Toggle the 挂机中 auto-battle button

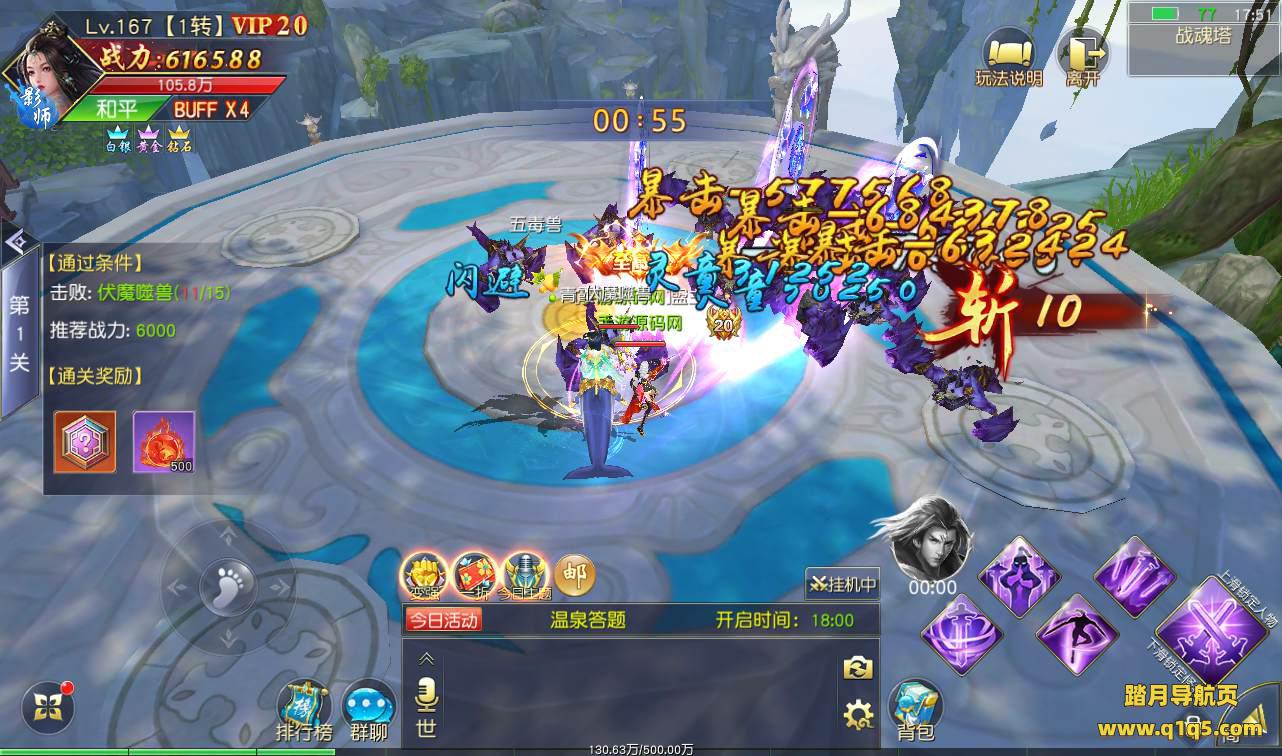click(x=842, y=584)
